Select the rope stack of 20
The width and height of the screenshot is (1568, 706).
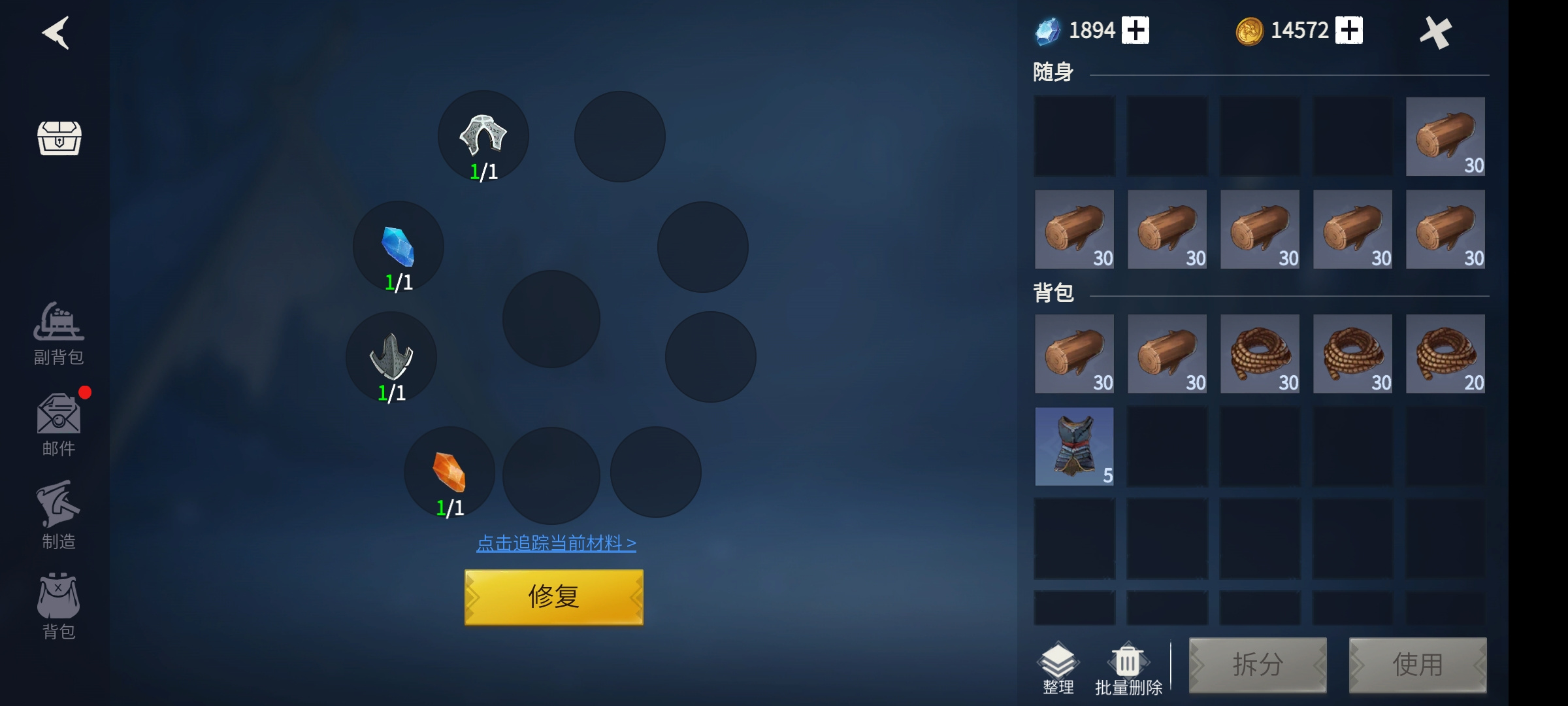(x=1445, y=354)
